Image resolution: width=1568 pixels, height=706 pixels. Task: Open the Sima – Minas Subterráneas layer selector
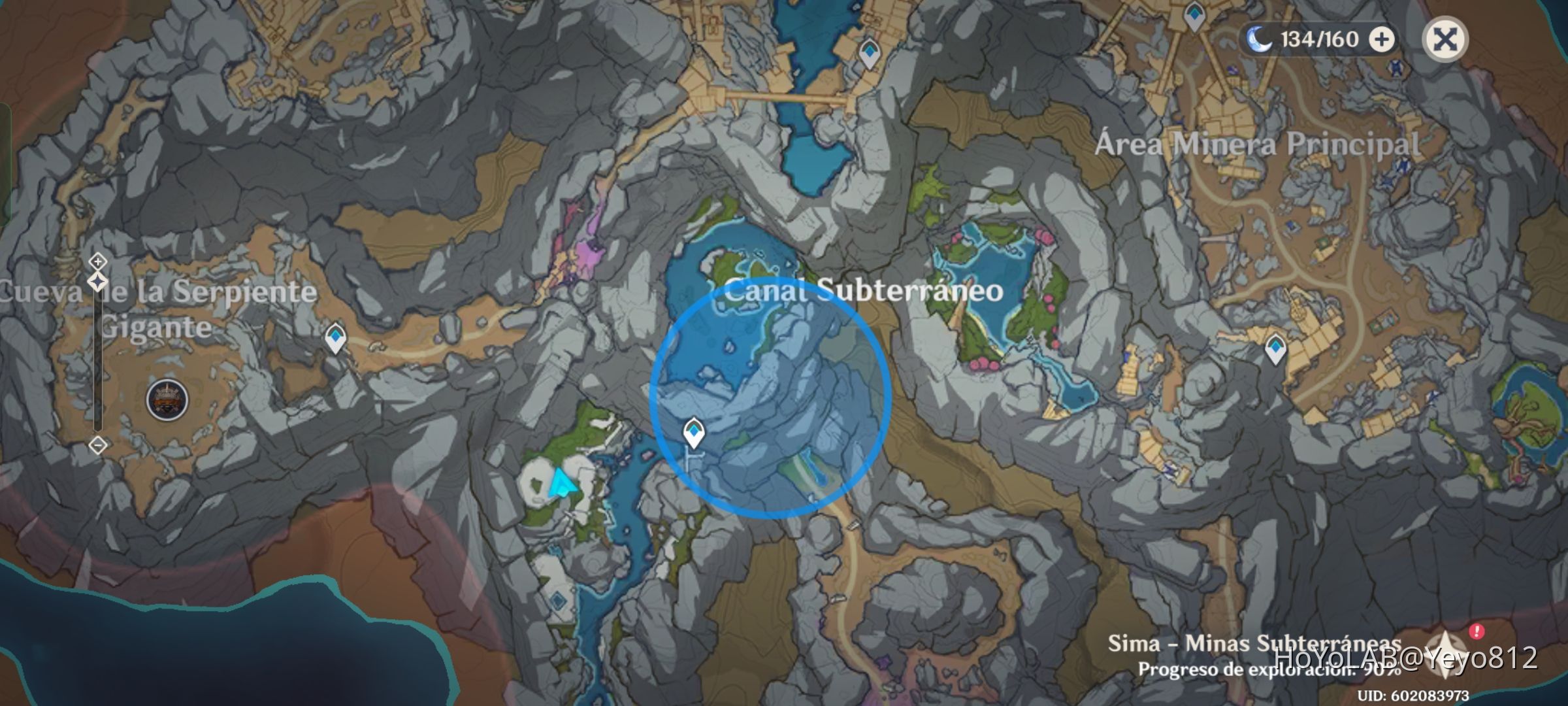pyautogui.click(x=1284, y=644)
